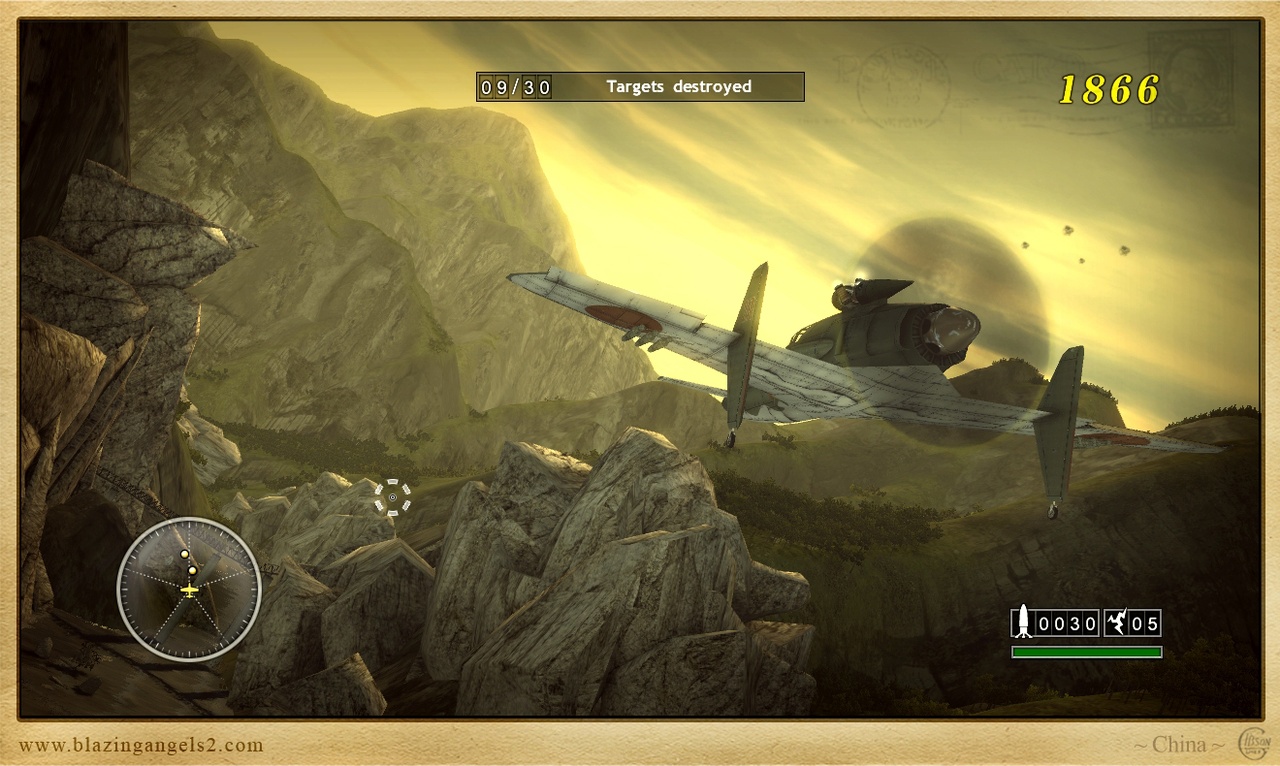The width and height of the screenshot is (1280, 766).
Task: Click the green health bar
Action: pos(1087,652)
